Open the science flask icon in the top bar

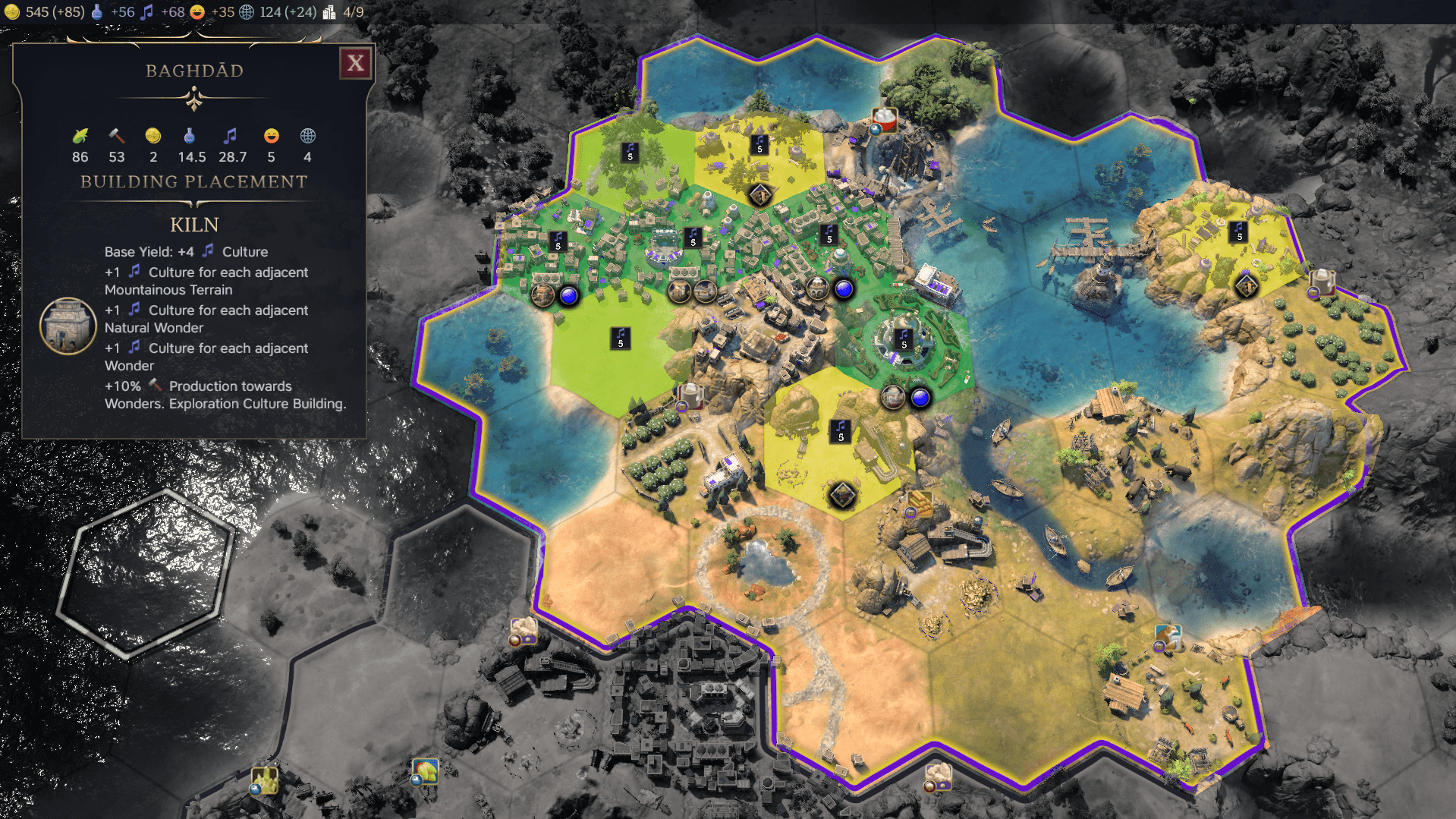(96, 11)
